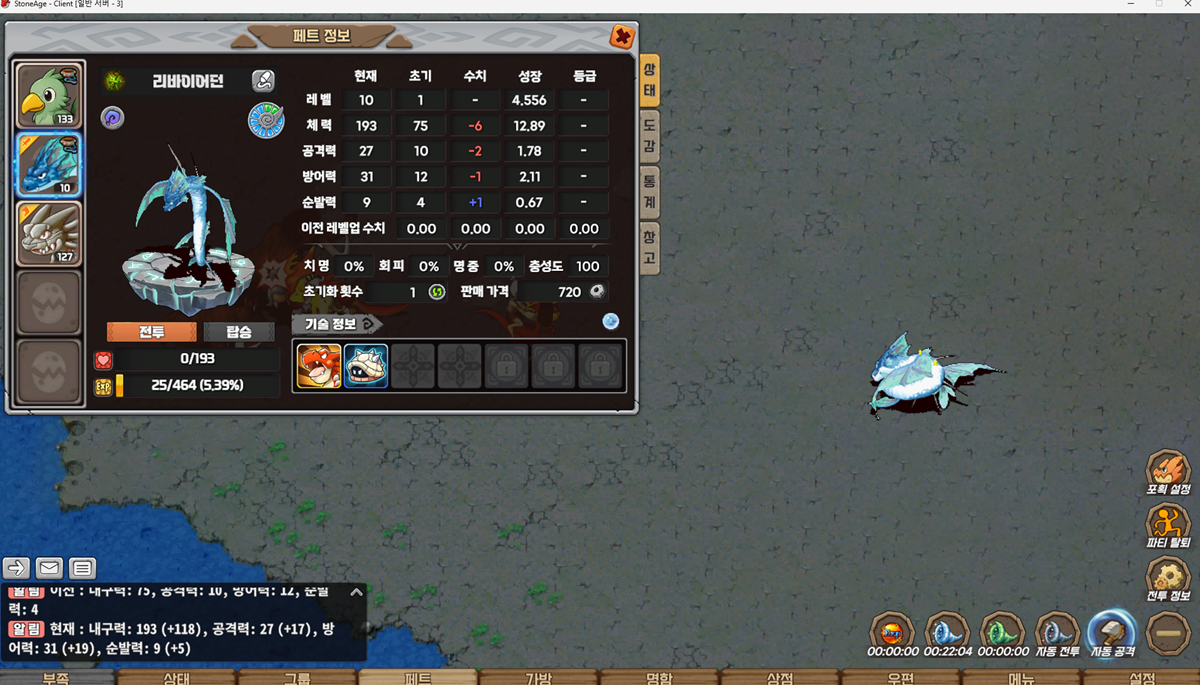Select the blue dragon pet portrait
This screenshot has height=685, width=1200.
[49, 164]
